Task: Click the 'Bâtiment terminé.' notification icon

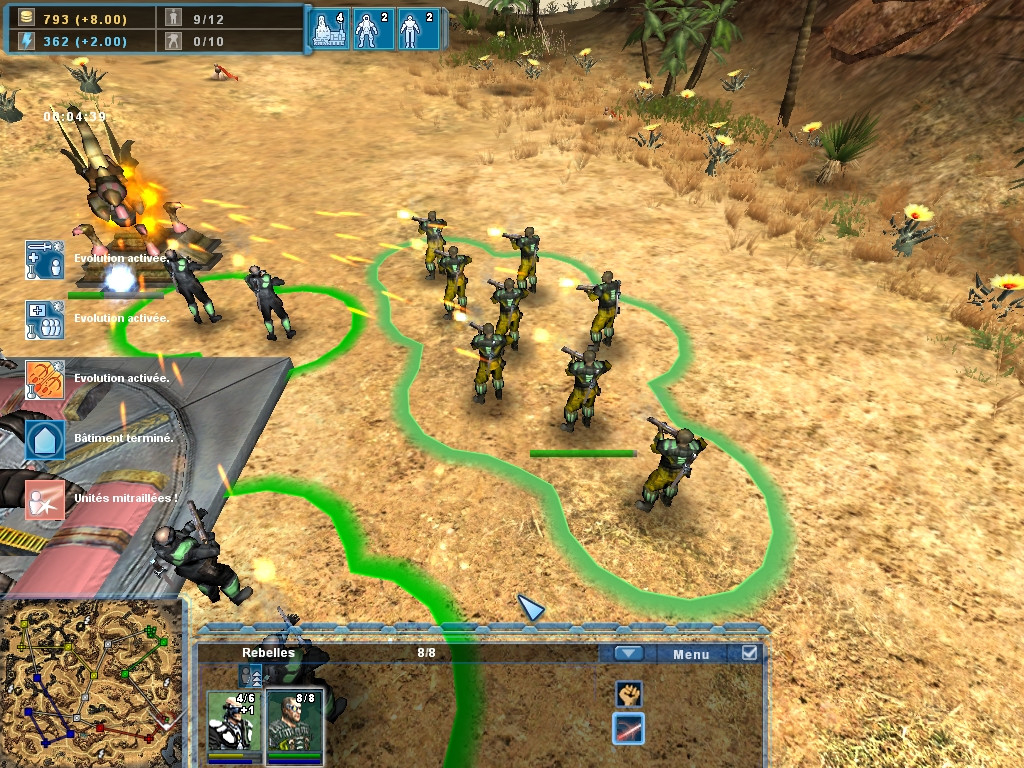Action: [x=45, y=439]
